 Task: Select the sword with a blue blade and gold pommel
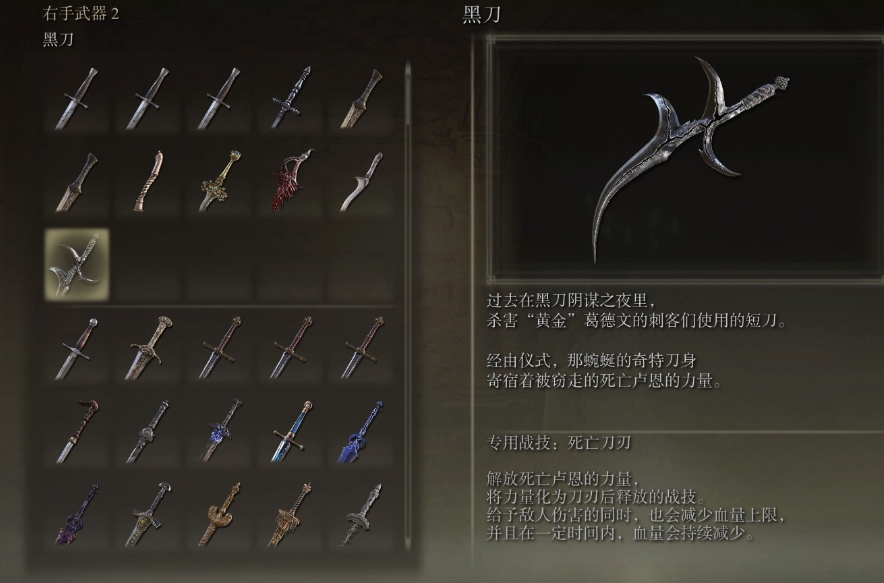[x=291, y=430]
